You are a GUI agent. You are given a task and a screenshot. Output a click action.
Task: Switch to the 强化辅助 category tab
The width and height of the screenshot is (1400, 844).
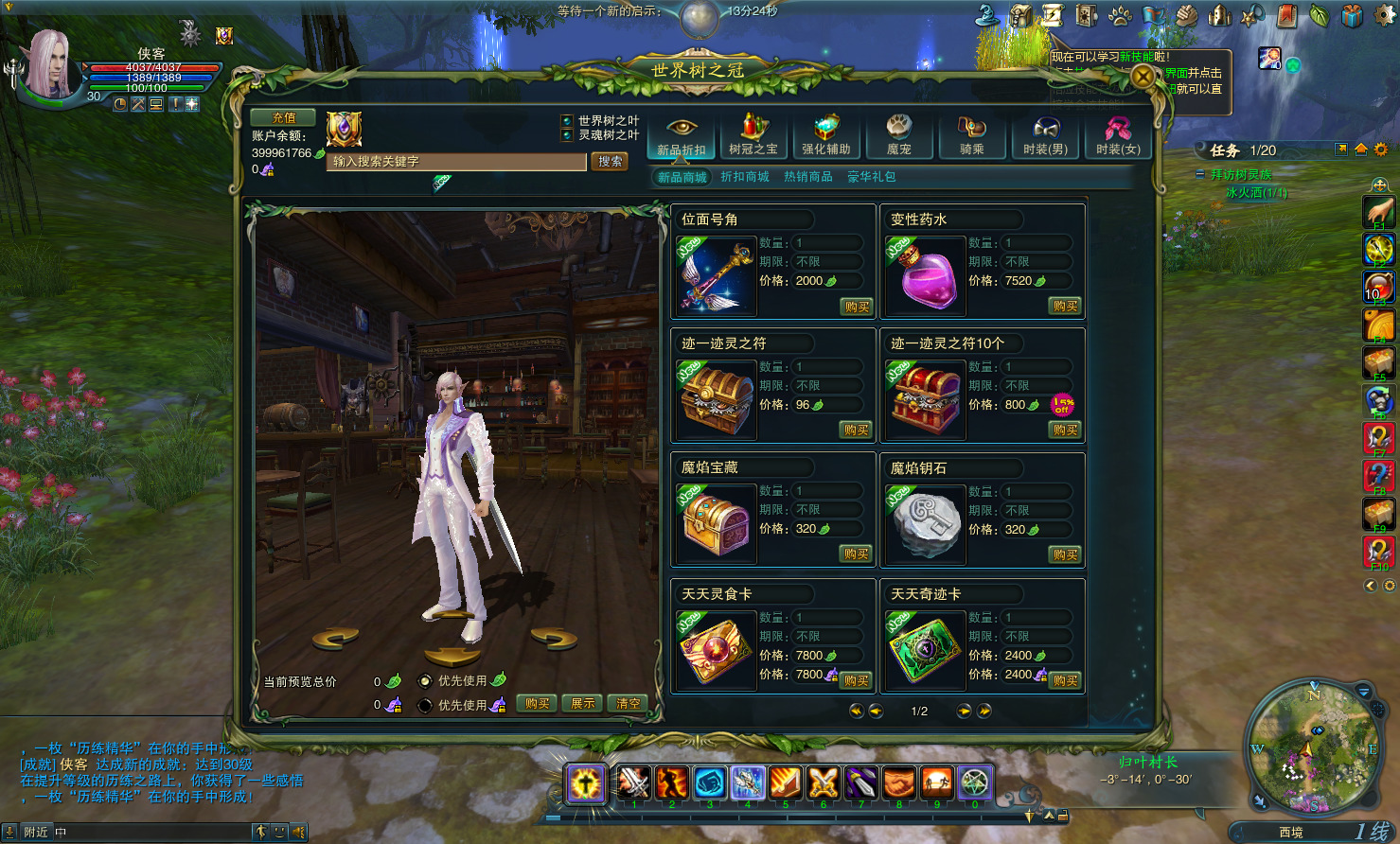coord(826,135)
